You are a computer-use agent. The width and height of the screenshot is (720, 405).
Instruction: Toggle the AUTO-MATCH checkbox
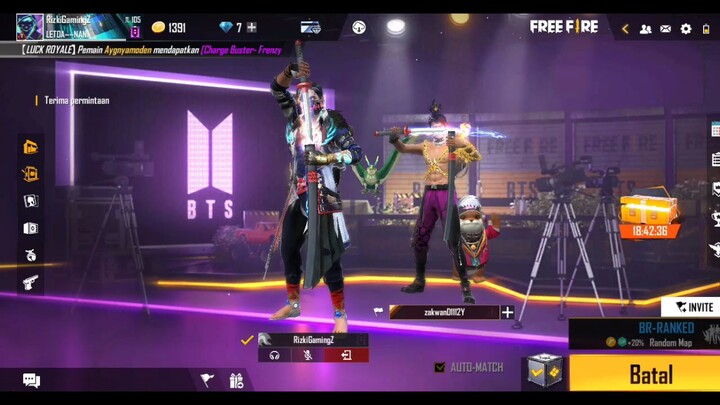pos(440,368)
